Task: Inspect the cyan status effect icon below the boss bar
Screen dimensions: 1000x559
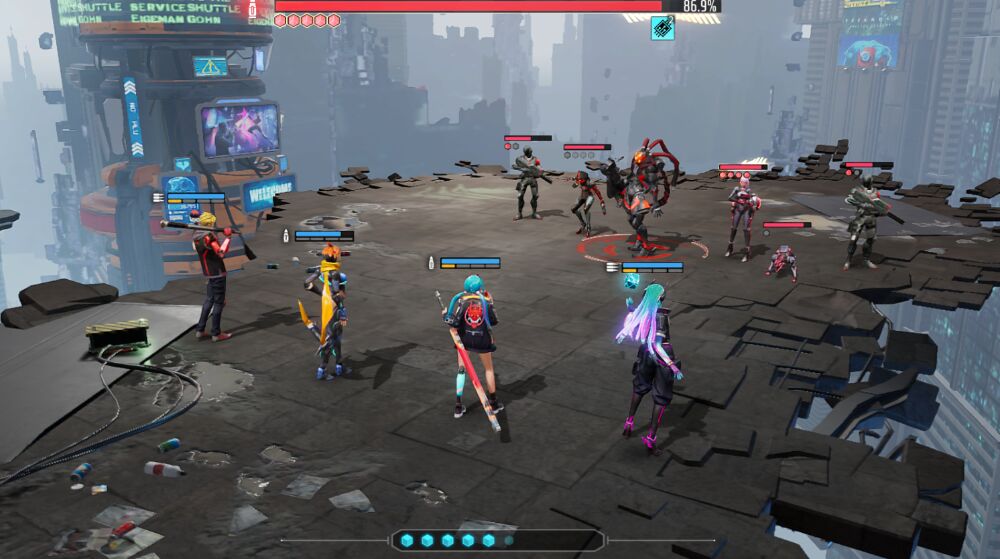Action: (662, 28)
